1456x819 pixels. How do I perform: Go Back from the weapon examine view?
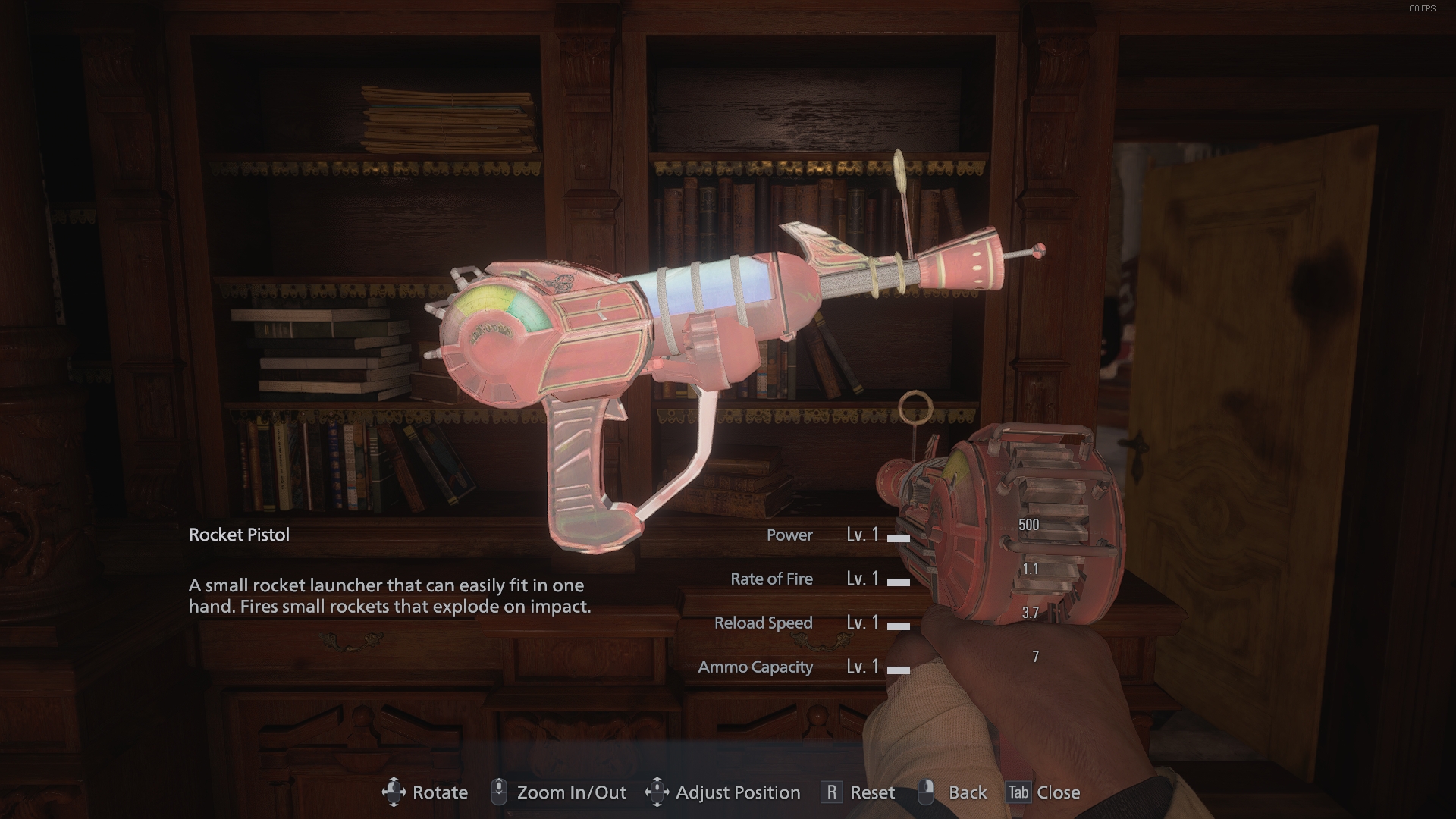[953, 792]
